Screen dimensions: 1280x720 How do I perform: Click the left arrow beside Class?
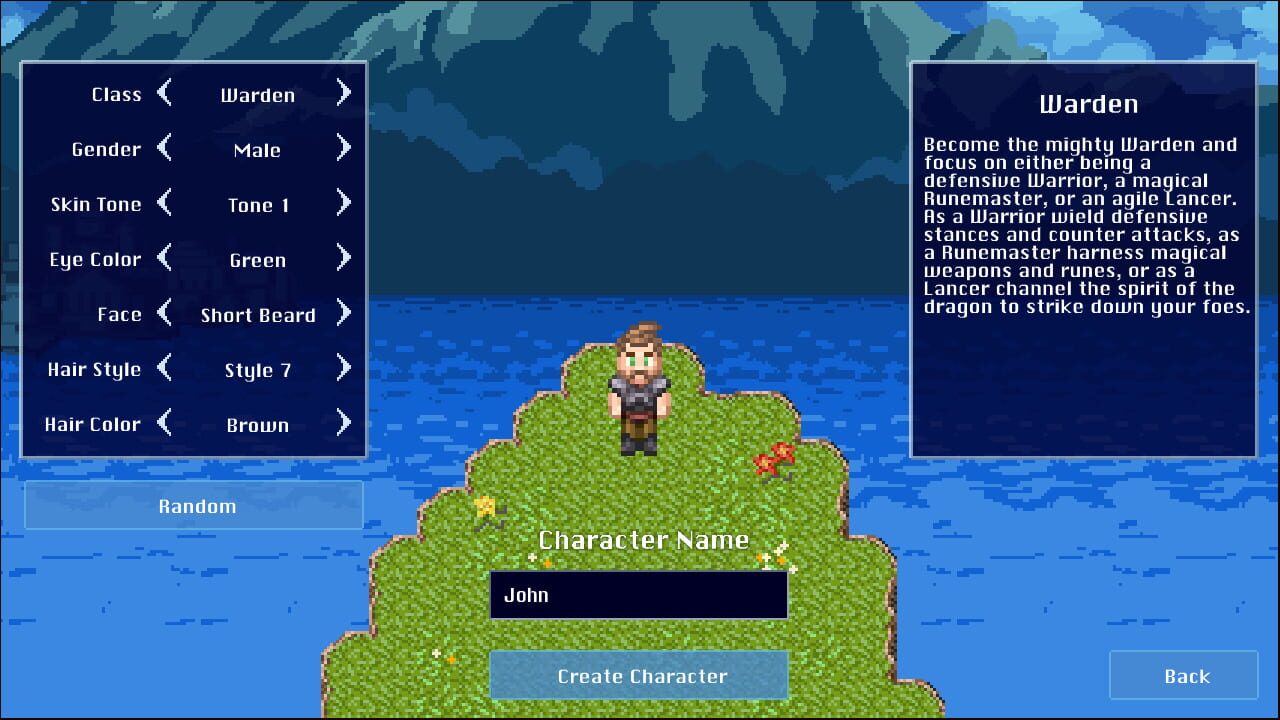[167, 93]
